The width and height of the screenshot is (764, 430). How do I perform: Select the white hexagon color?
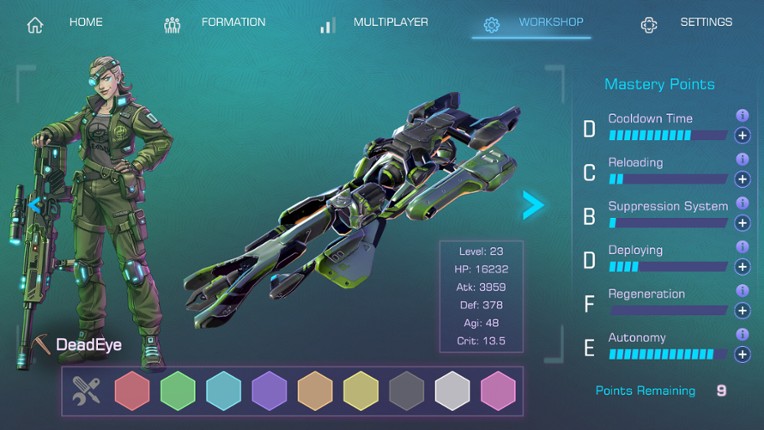pos(452,391)
